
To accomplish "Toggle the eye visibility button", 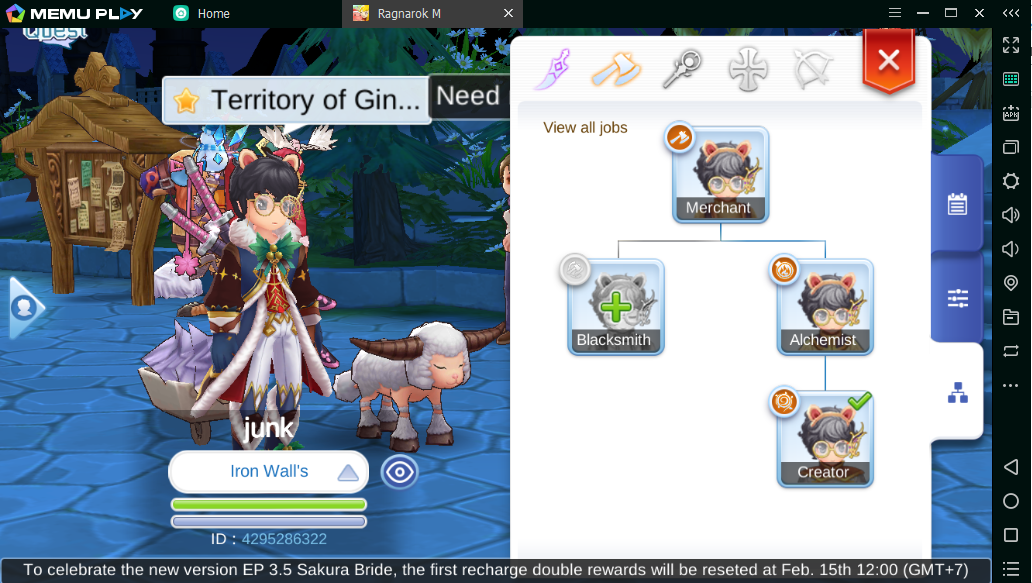I will point(399,472).
